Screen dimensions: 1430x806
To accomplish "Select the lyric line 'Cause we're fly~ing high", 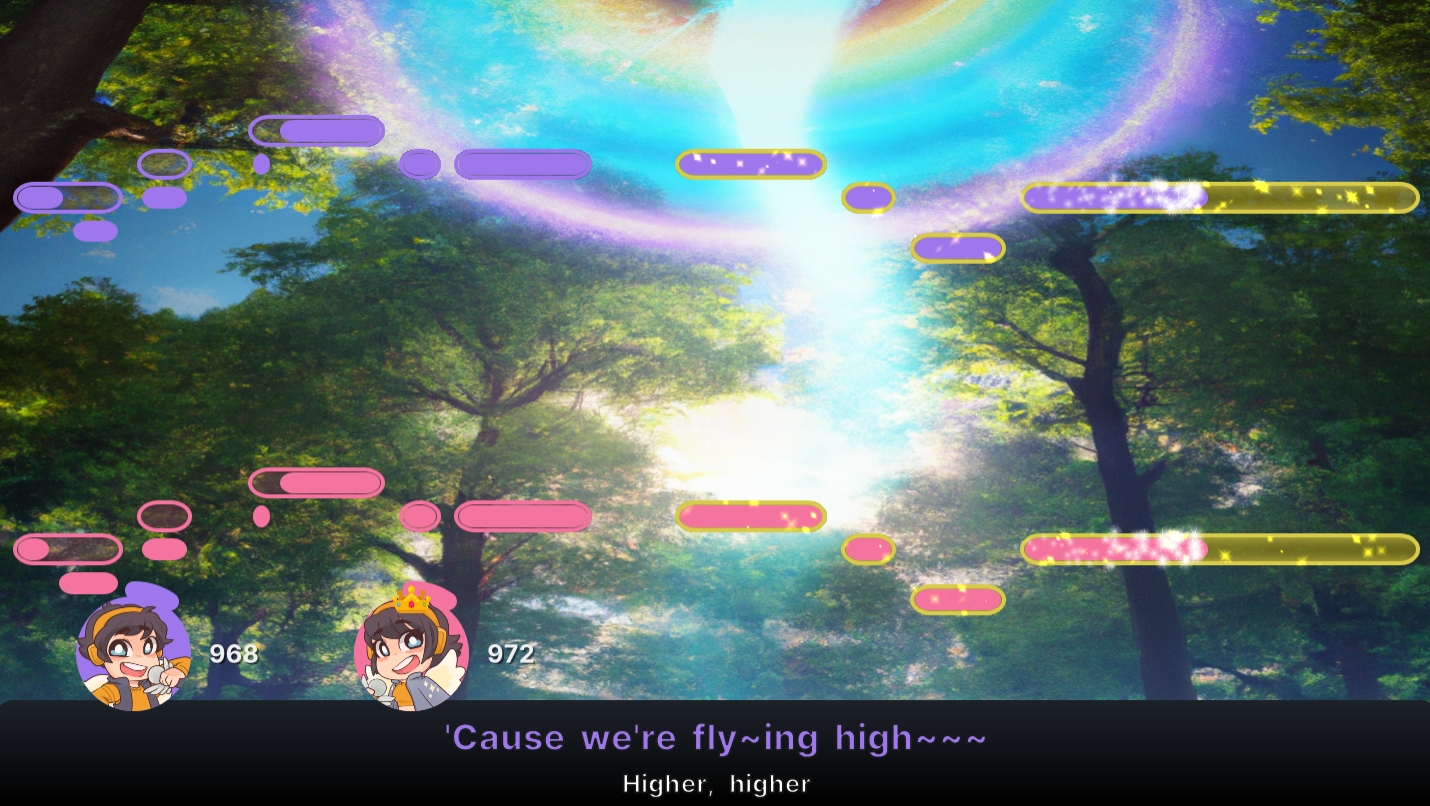I will (x=717, y=738).
